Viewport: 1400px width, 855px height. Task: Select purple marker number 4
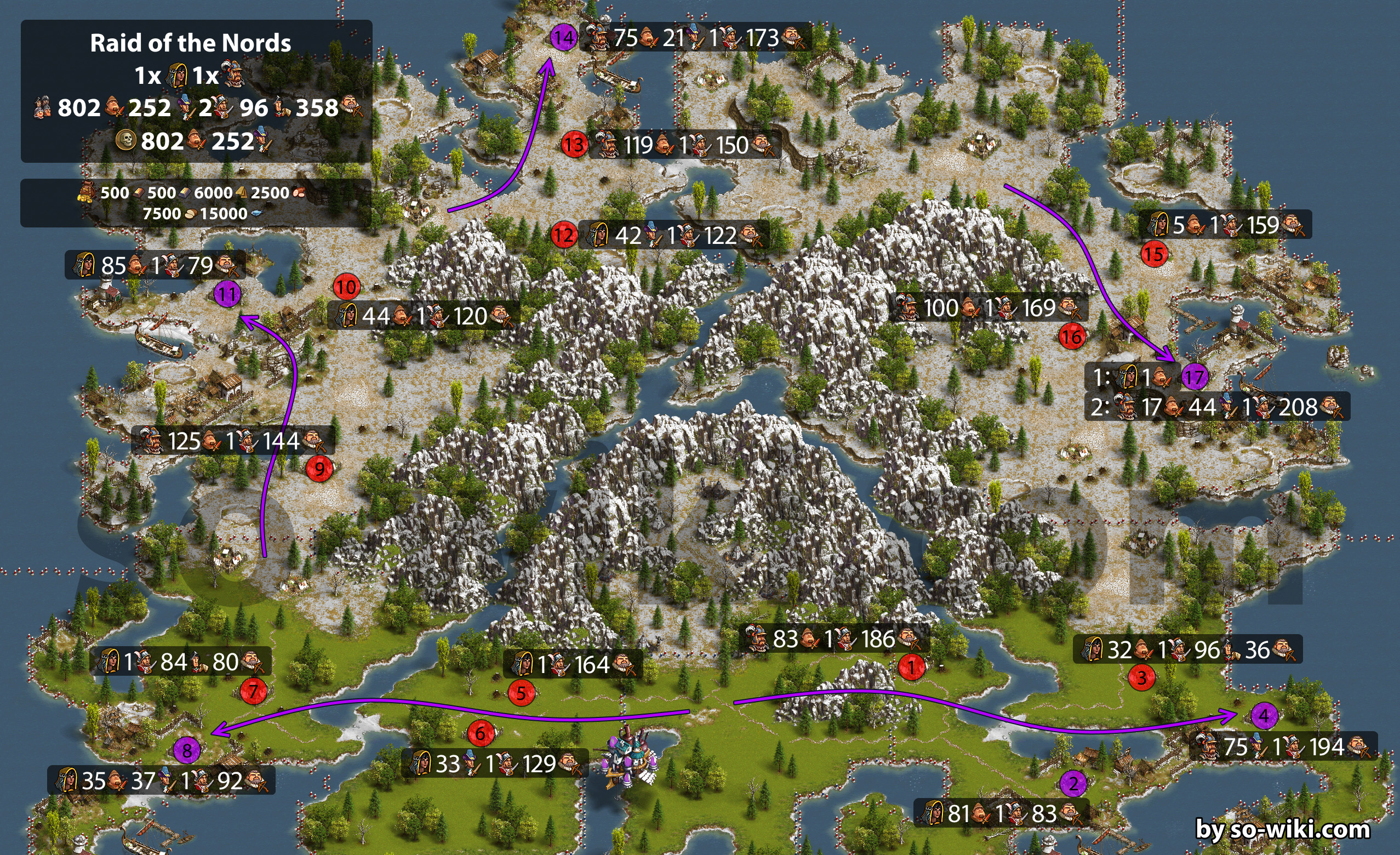click(1264, 715)
